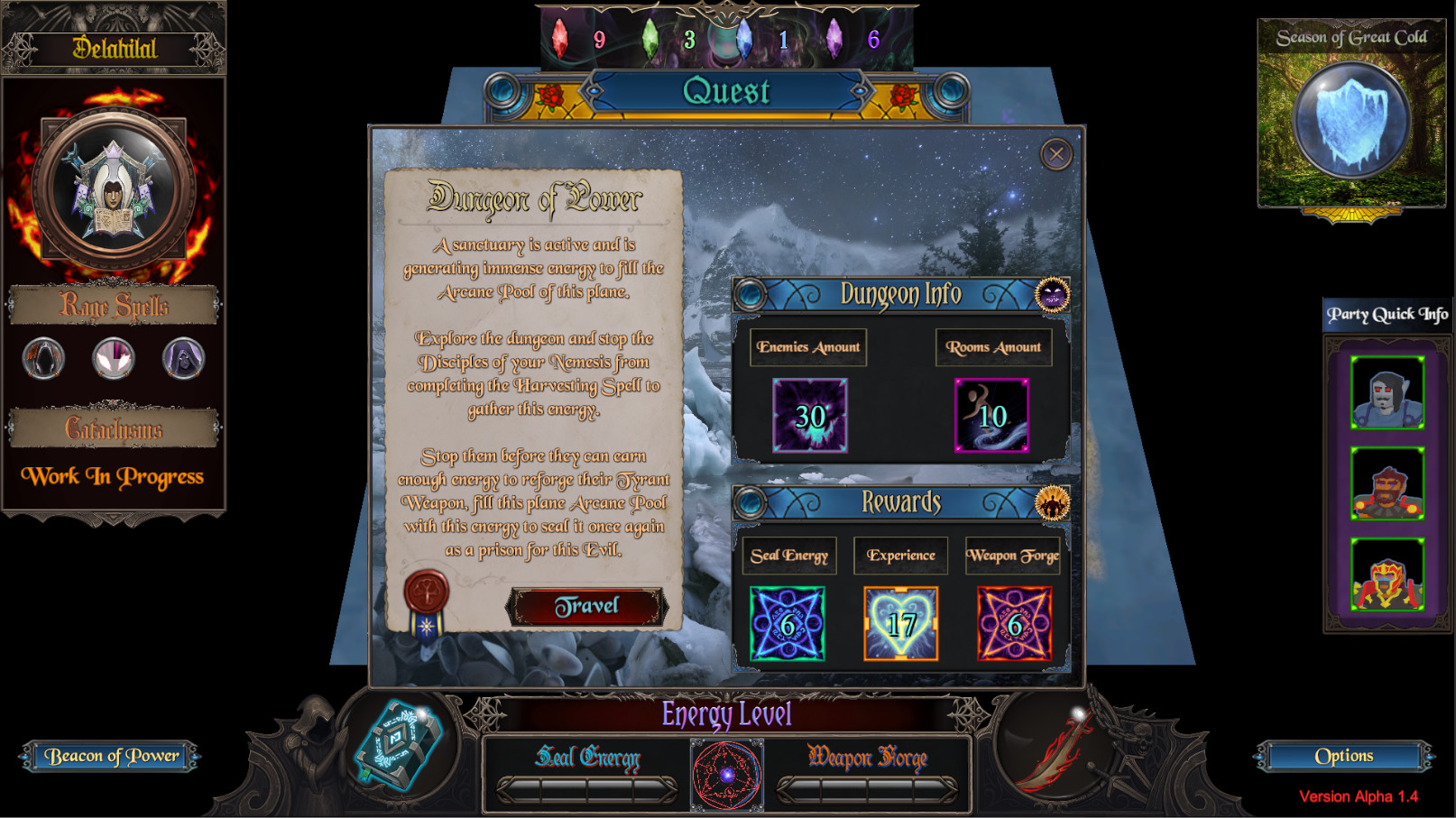The width and height of the screenshot is (1456, 818).
Task: Close the Dungeon of Power quest popup
Action: (x=1055, y=153)
